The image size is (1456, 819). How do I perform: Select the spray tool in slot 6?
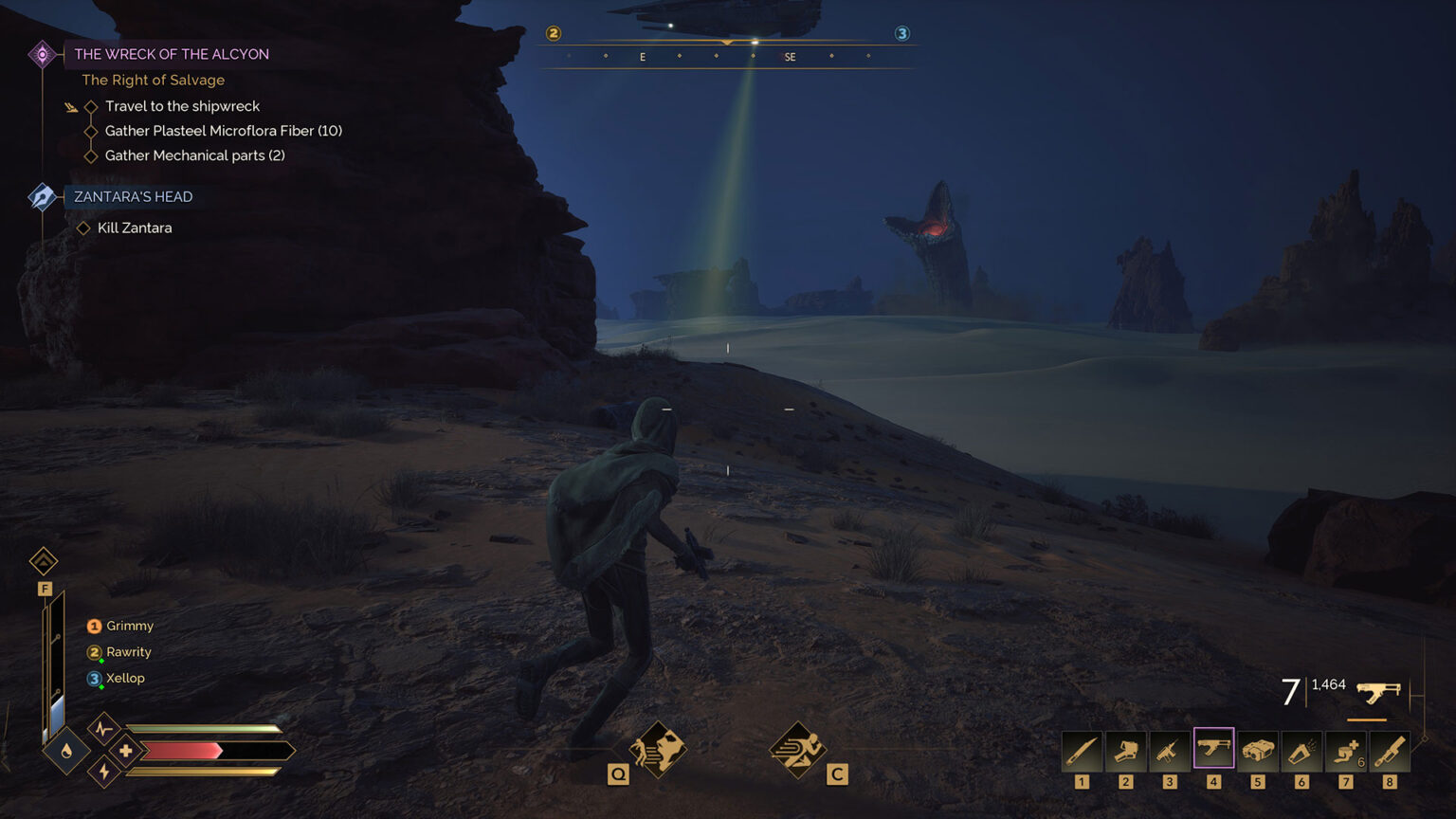(x=1301, y=752)
